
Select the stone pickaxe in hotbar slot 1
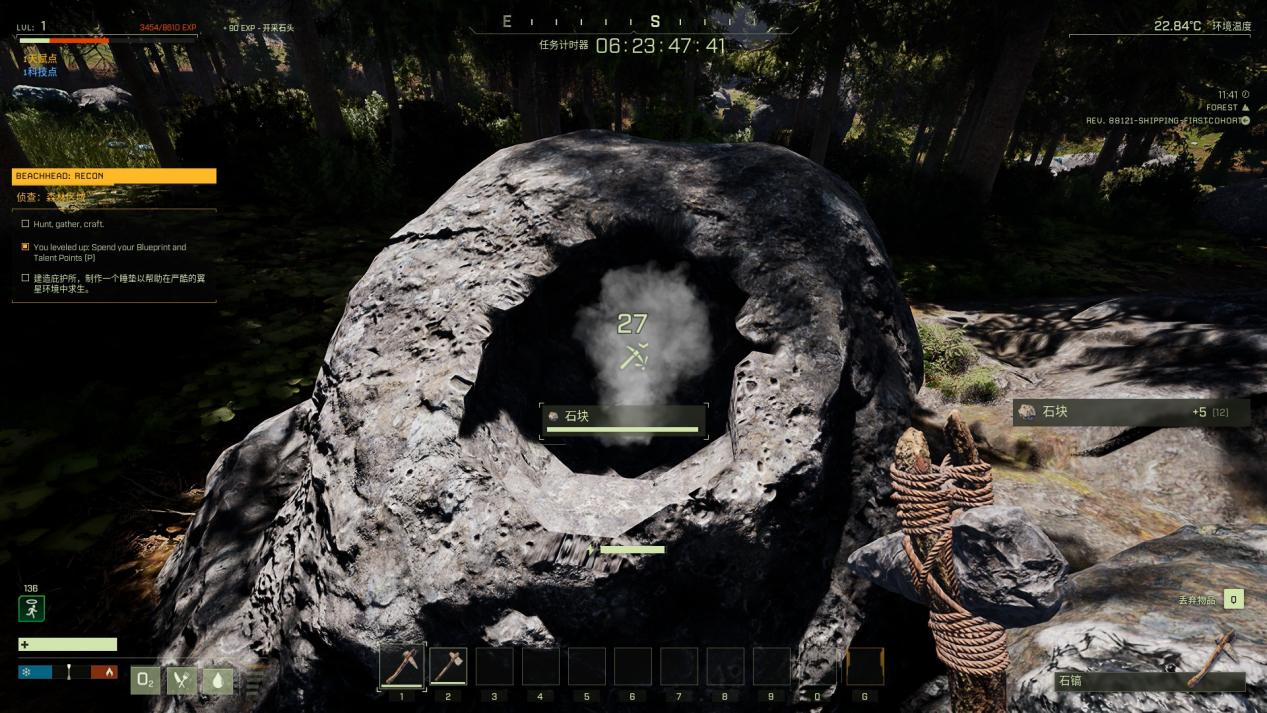click(402, 666)
